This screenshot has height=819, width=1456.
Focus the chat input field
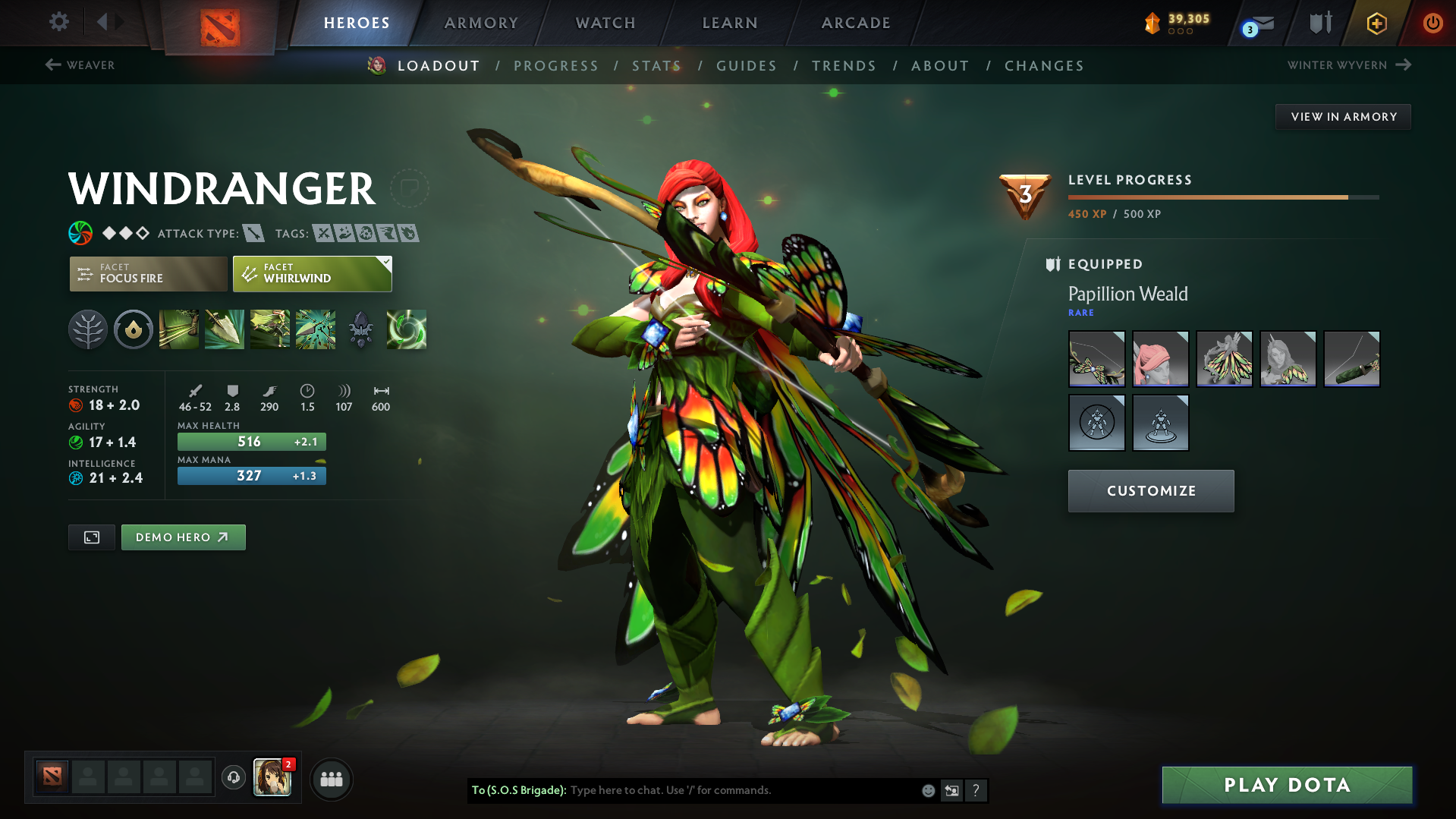tap(744, 790)
